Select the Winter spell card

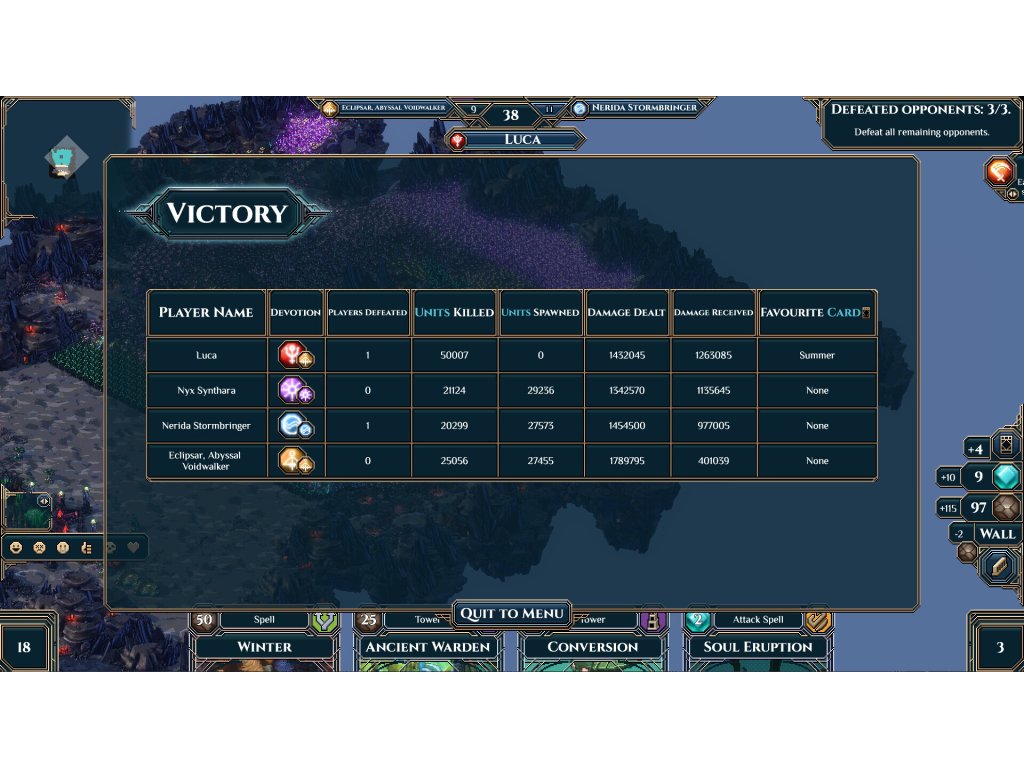(264, 647)
